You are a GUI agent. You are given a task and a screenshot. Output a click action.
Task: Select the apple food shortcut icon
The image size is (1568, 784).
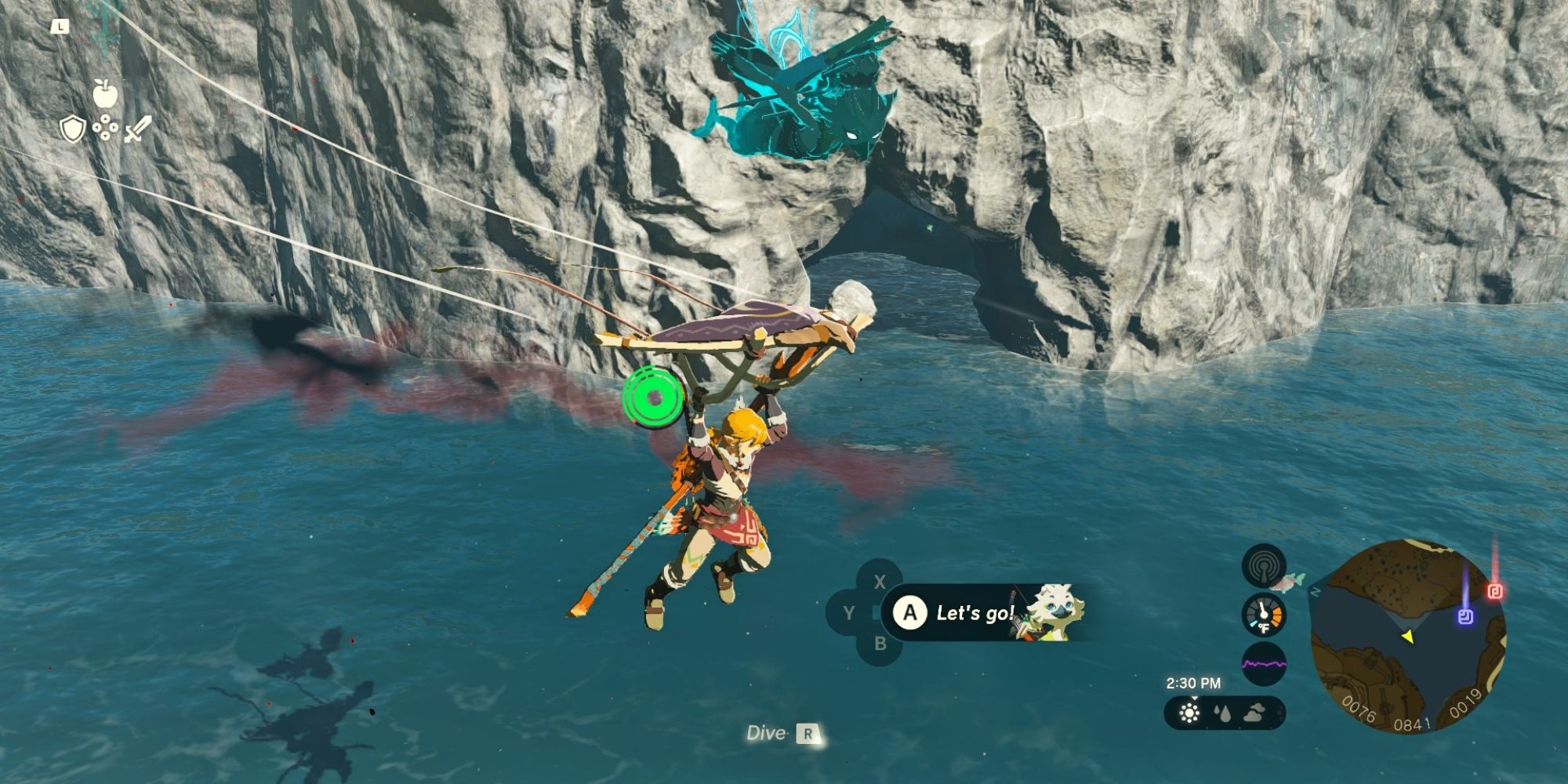pos(105,93)
